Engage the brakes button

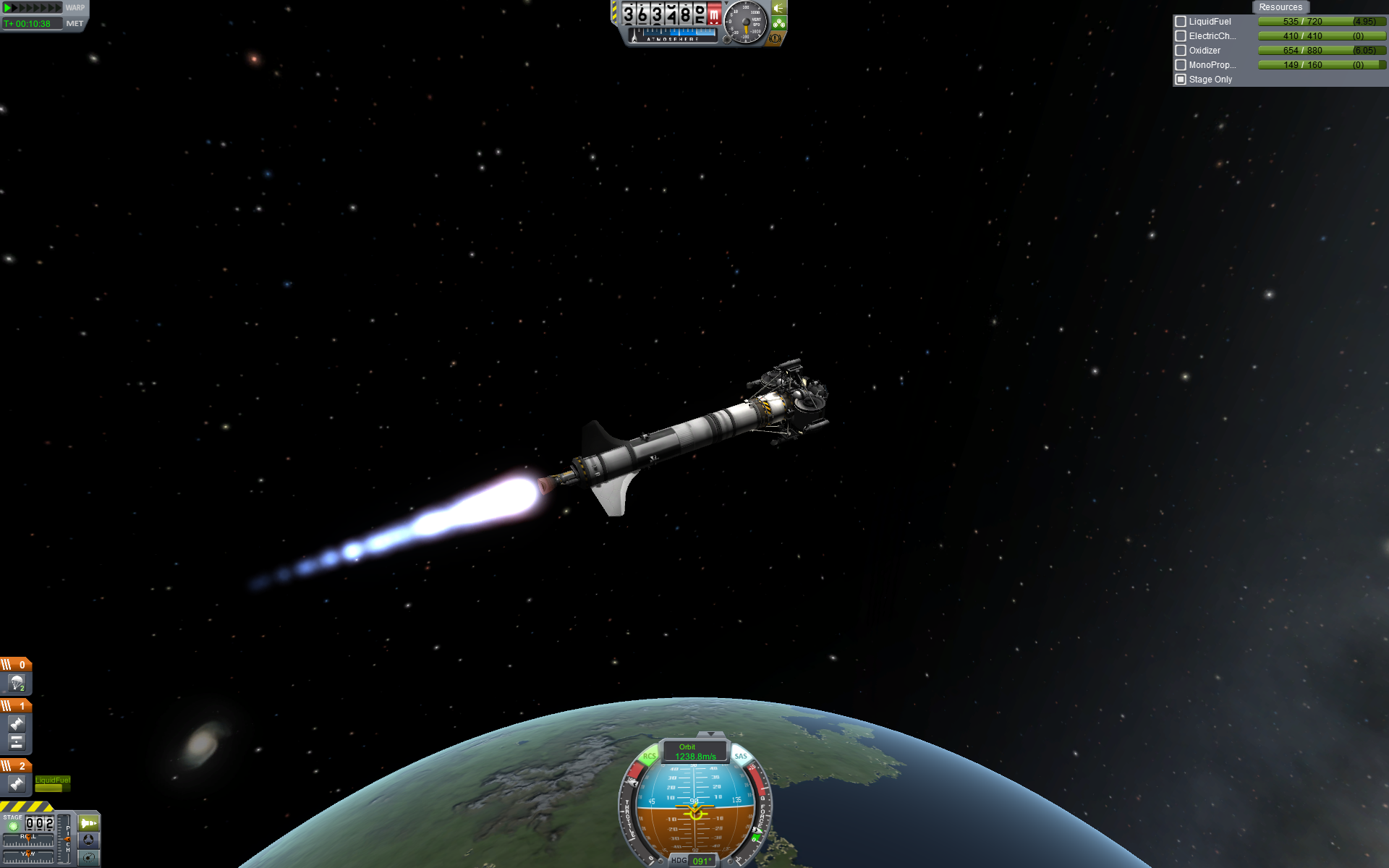tap(776, 38)
